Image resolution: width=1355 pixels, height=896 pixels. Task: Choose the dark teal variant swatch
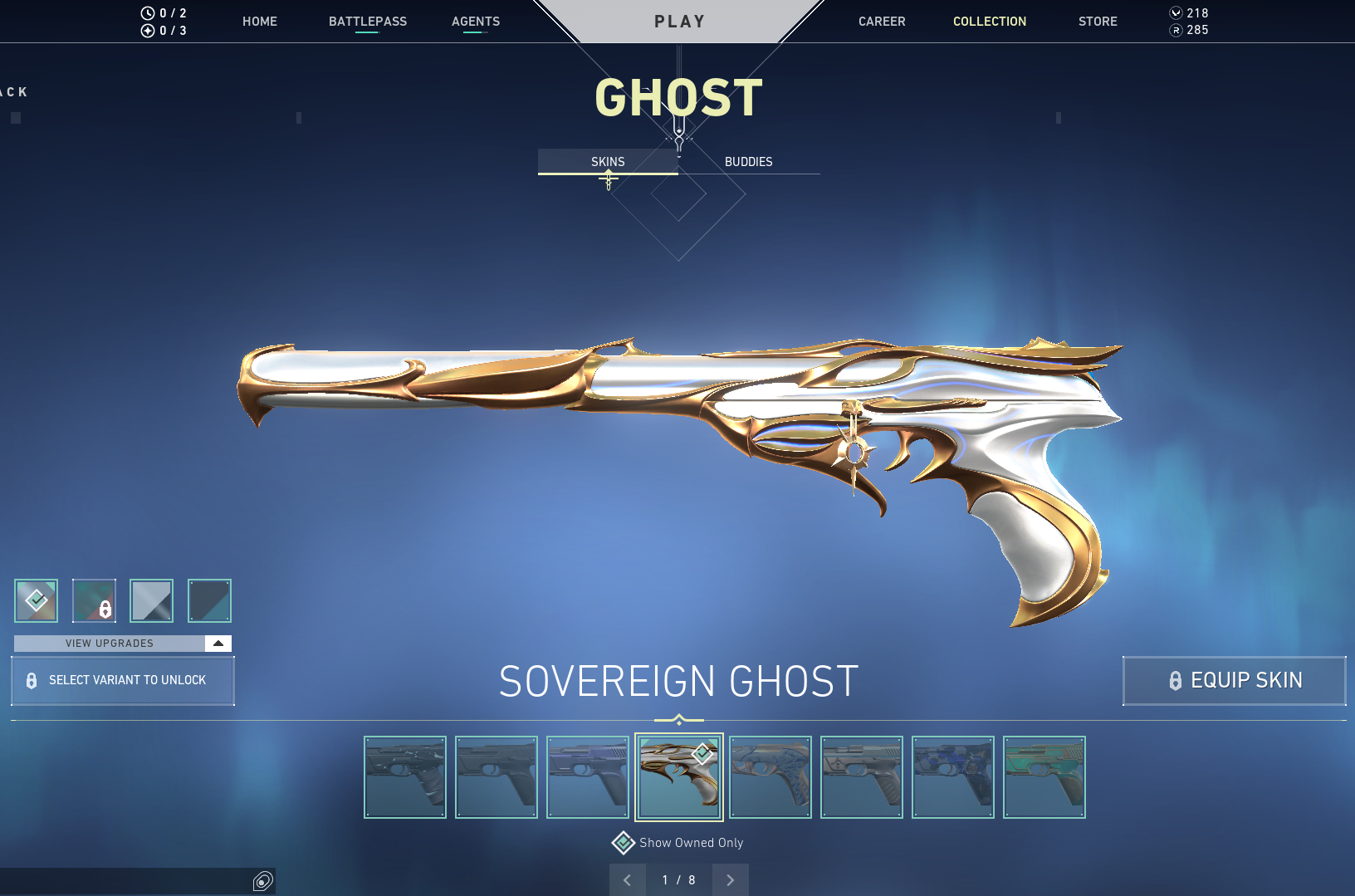(209, 600)
